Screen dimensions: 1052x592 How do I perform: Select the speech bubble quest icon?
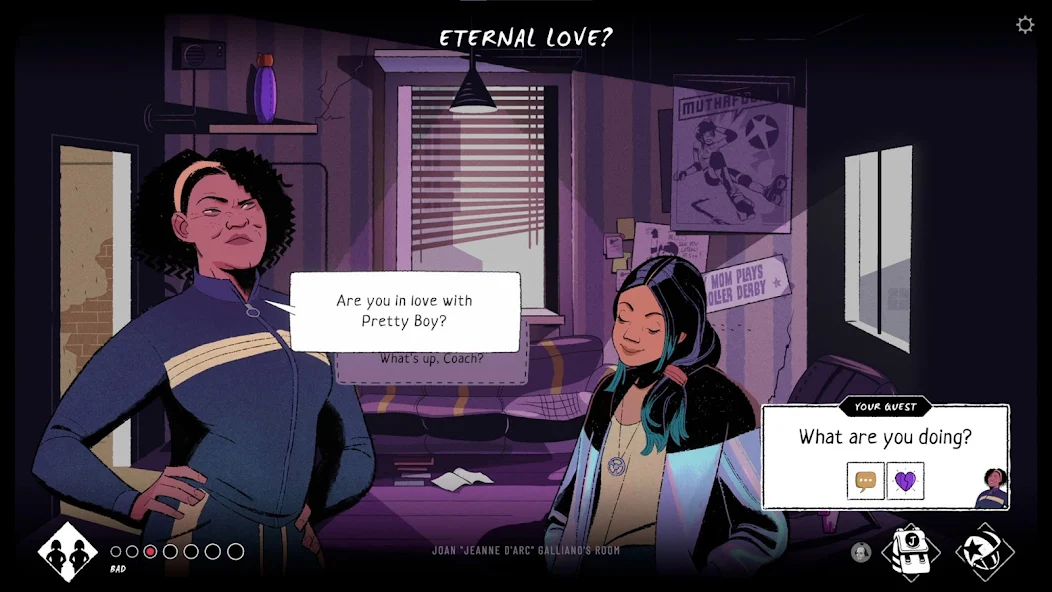[866, 481]
